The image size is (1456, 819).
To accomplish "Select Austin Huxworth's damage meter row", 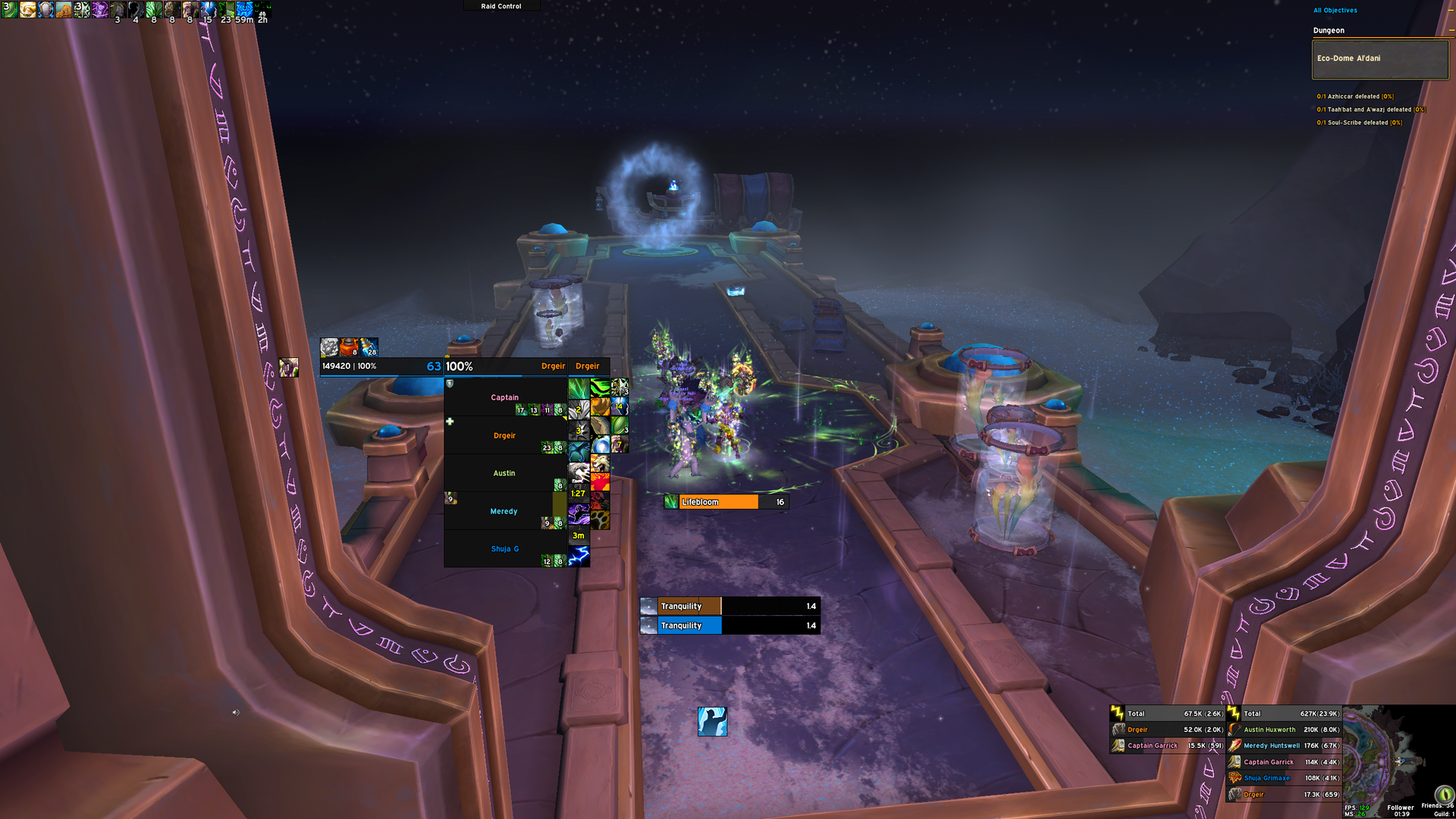I will [1284, 730].
